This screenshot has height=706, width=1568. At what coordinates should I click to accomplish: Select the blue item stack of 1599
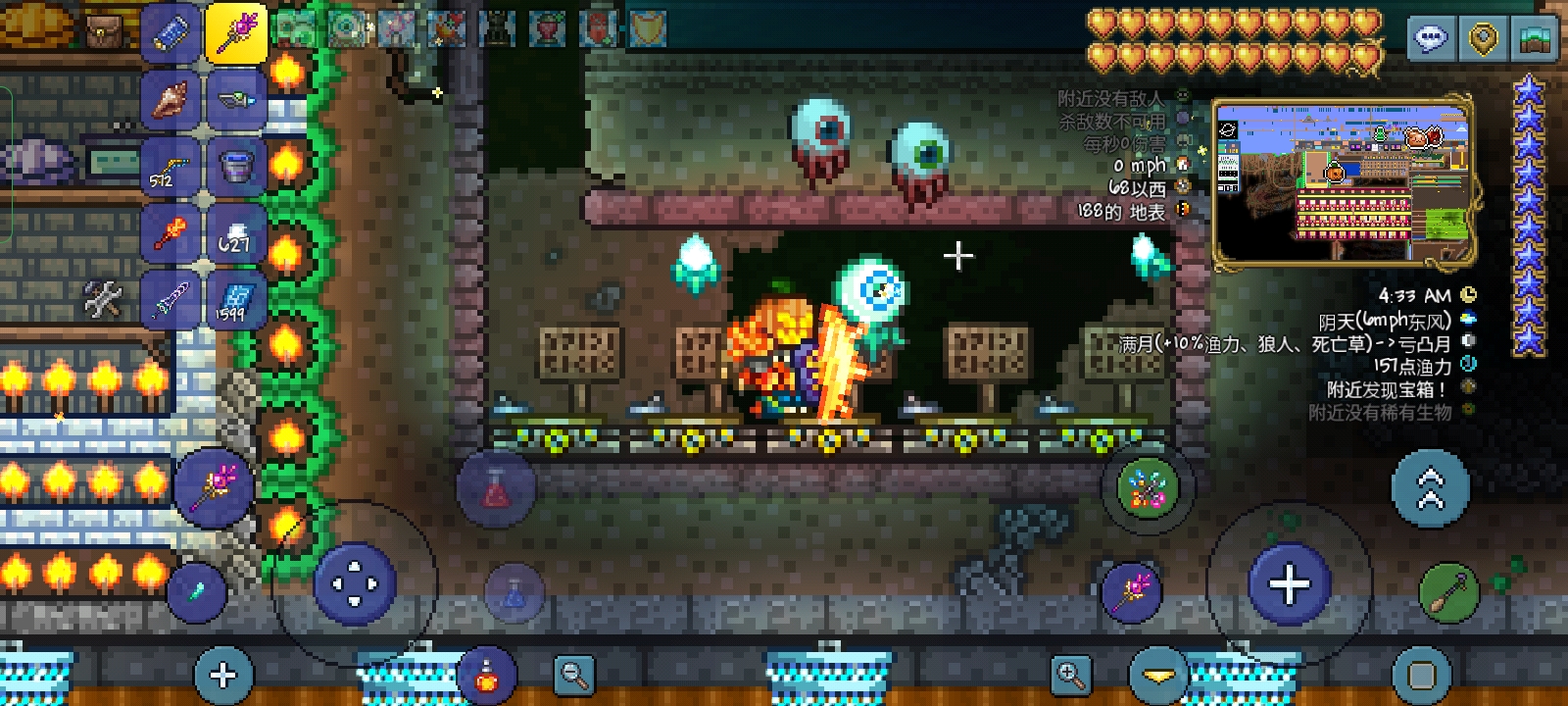236,299
